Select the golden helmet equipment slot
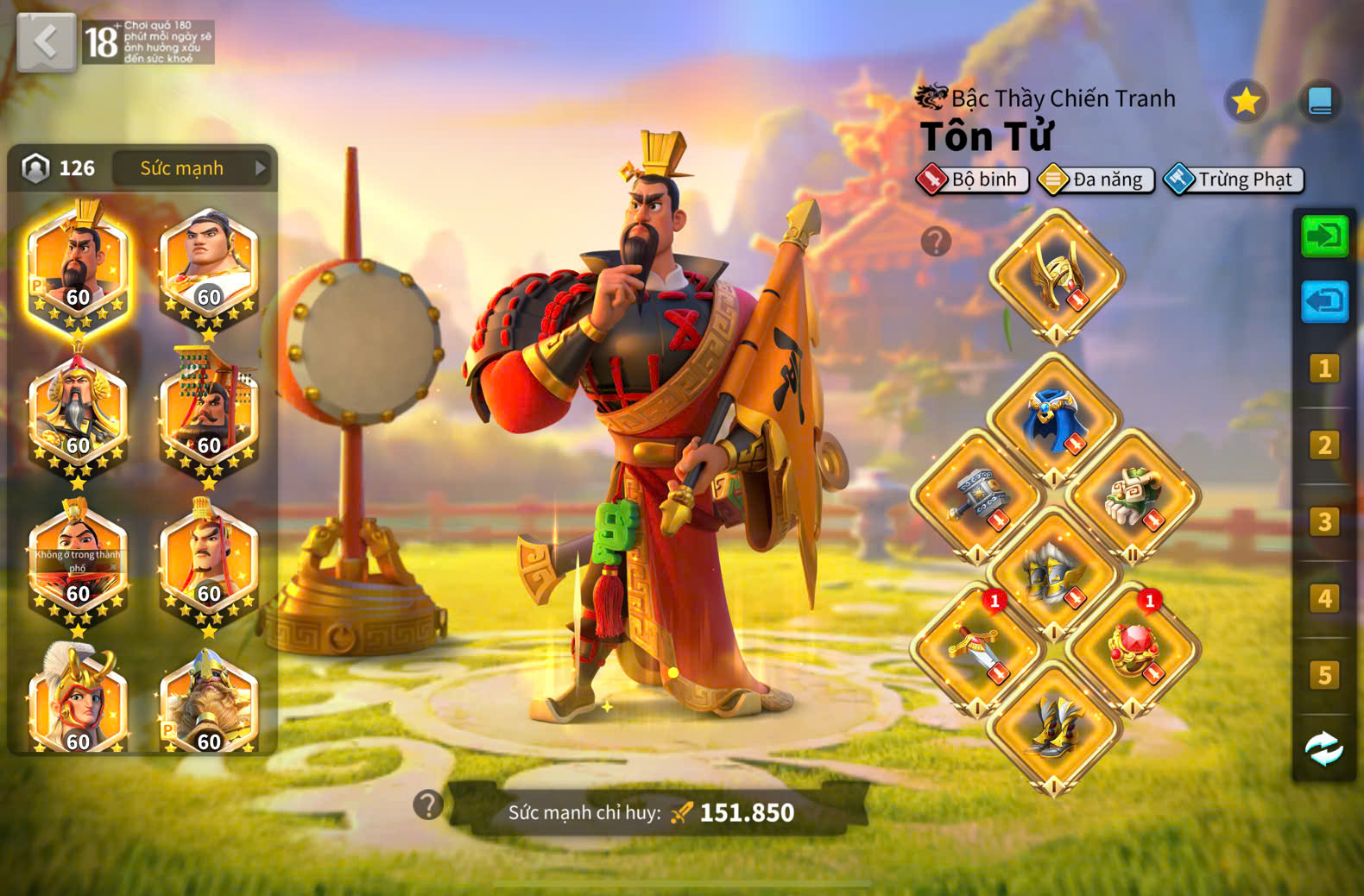The height and width of the screenshot is (896, 1364). (1055, 275)
